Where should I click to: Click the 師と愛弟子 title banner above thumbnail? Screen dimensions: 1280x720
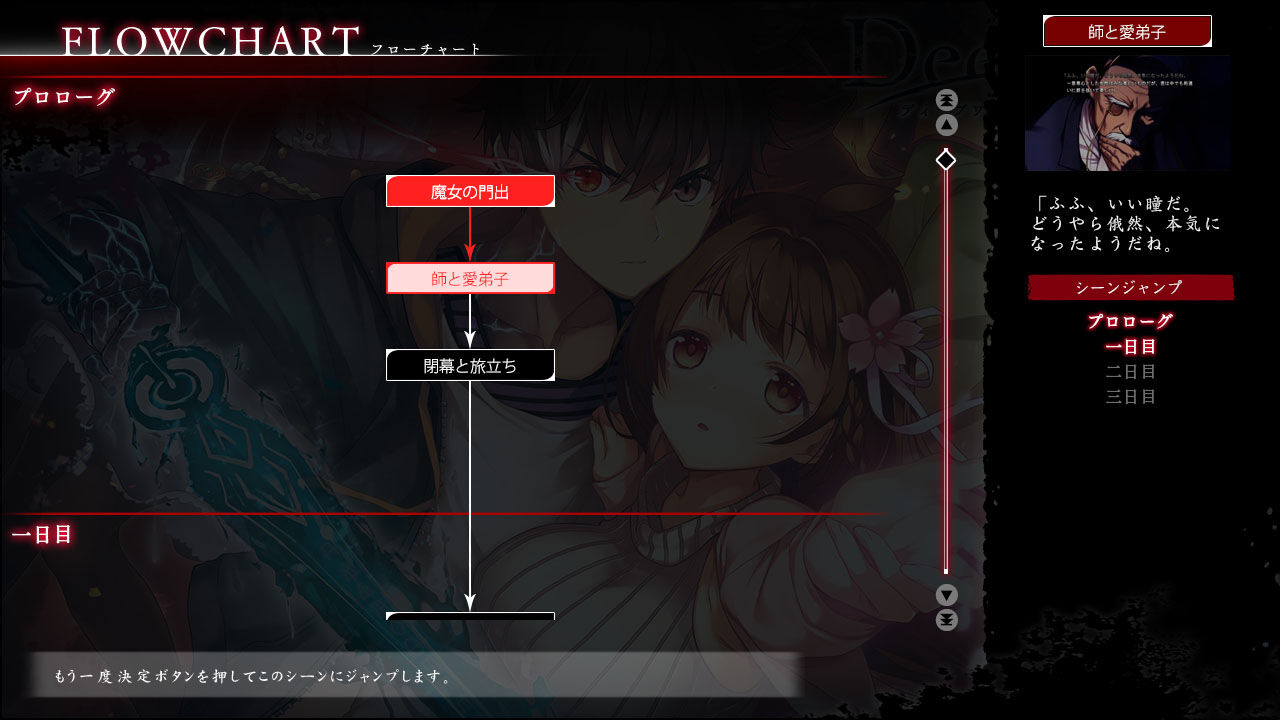[1128, 31]
